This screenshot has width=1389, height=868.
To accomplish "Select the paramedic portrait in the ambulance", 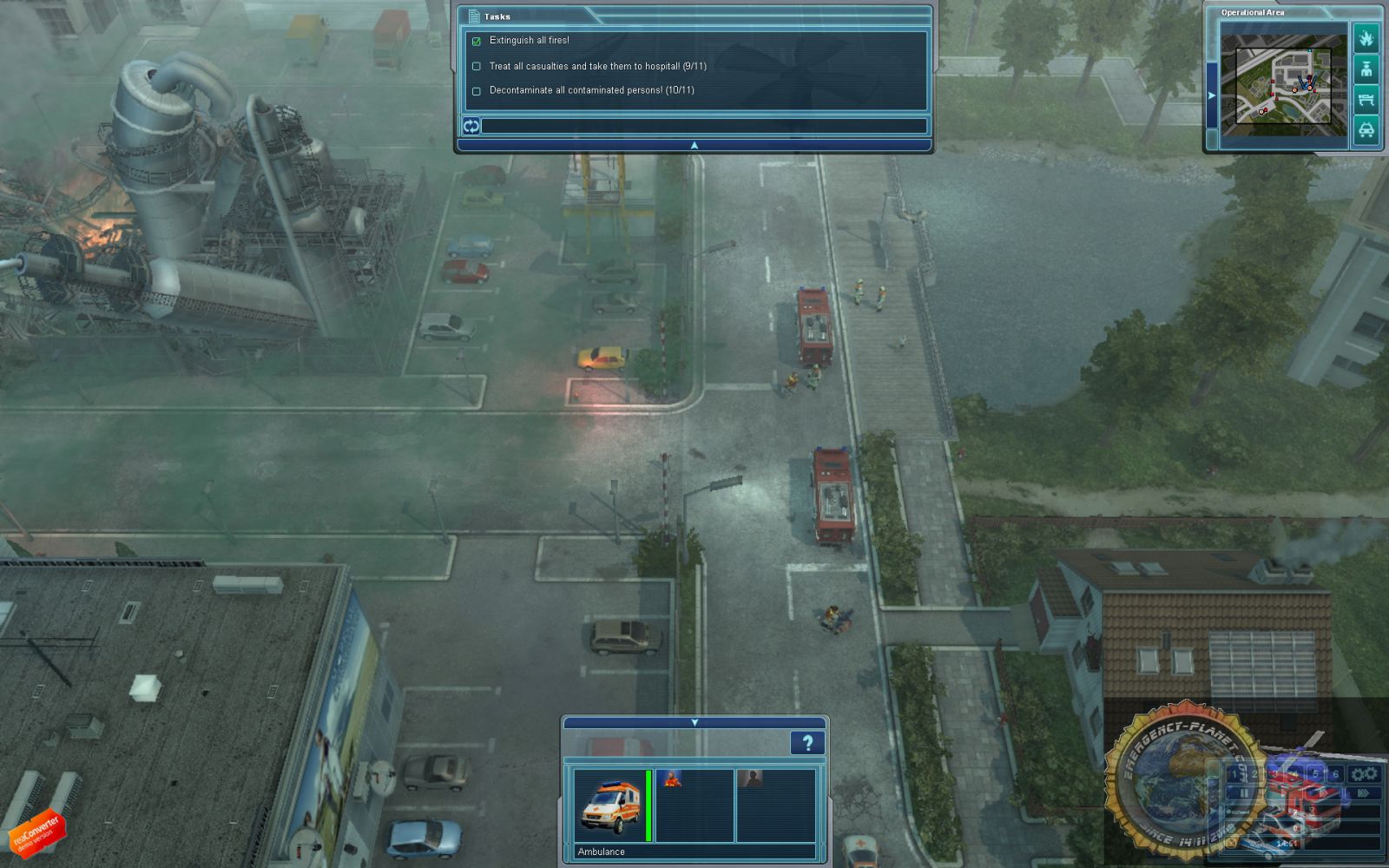I will pyautogui.click(x=669, y=779).
